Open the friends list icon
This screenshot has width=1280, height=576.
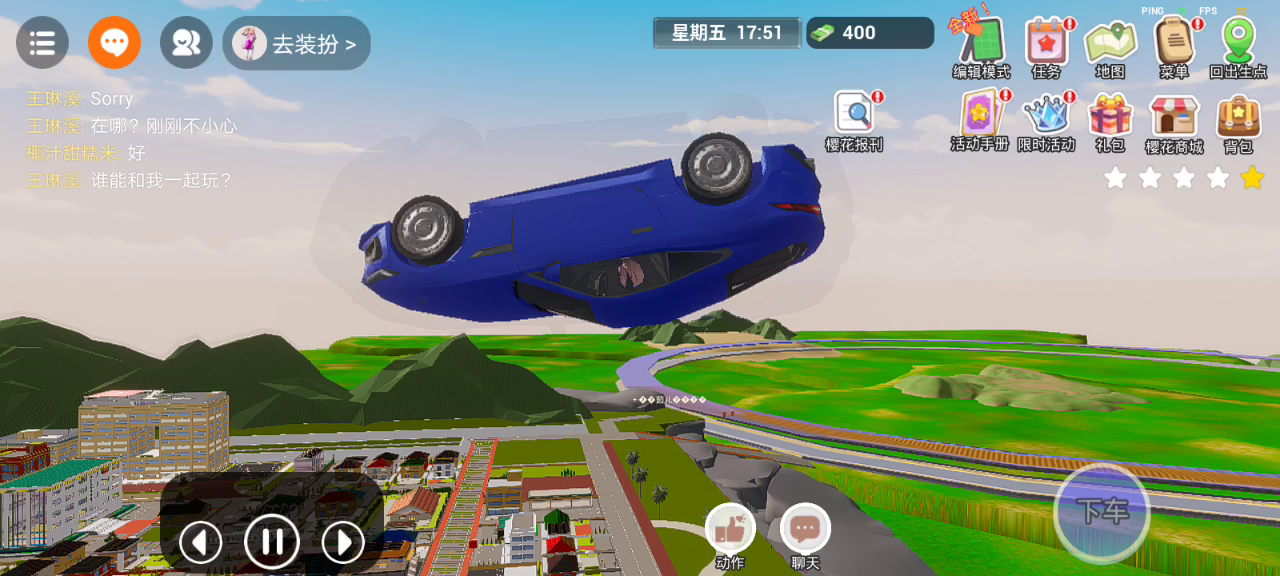(186, 43)
